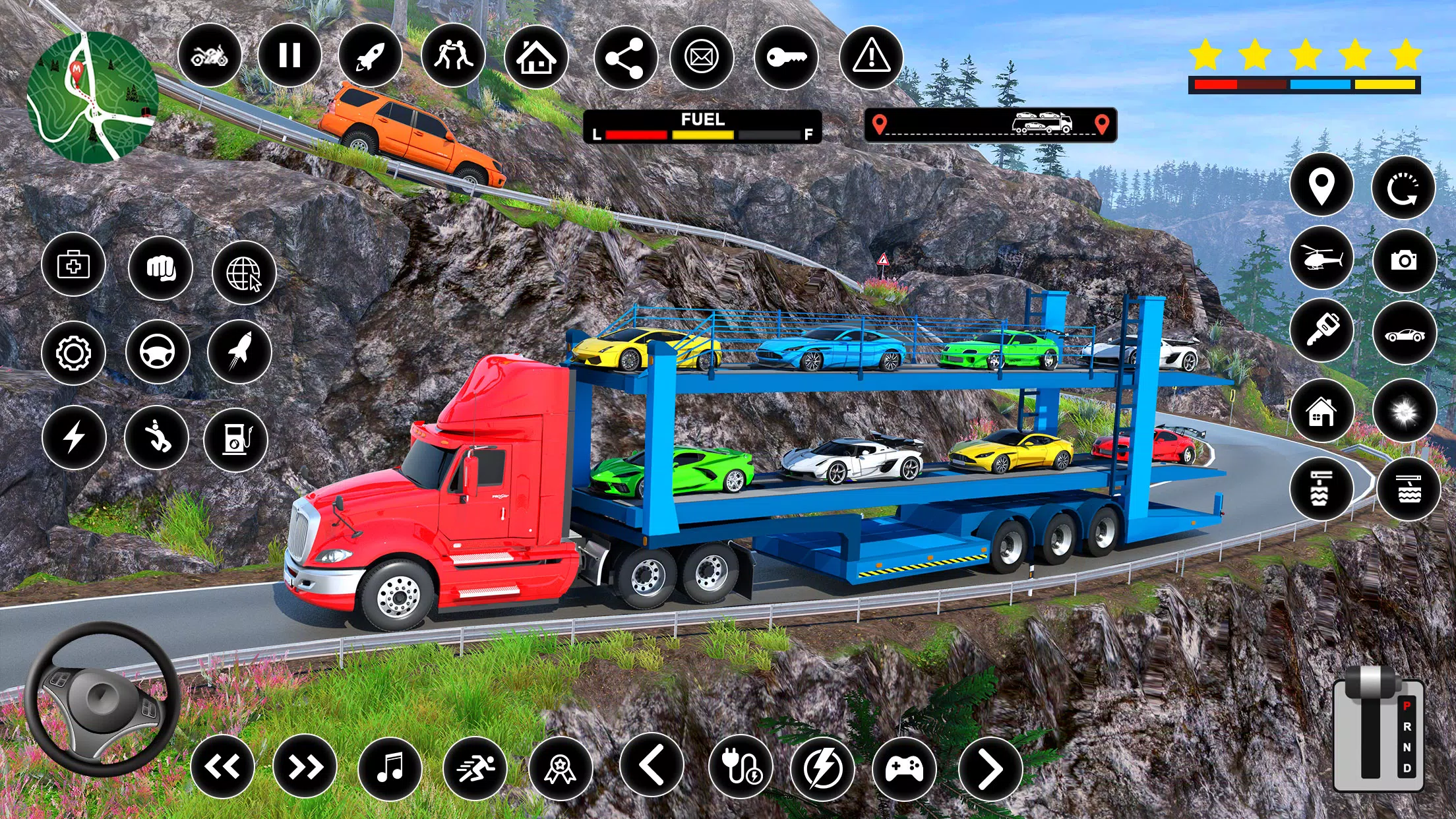This screenshot has width=1456, height=819.
Task: Activate the lightning bolt boost
Action: [x=74, y=437]
